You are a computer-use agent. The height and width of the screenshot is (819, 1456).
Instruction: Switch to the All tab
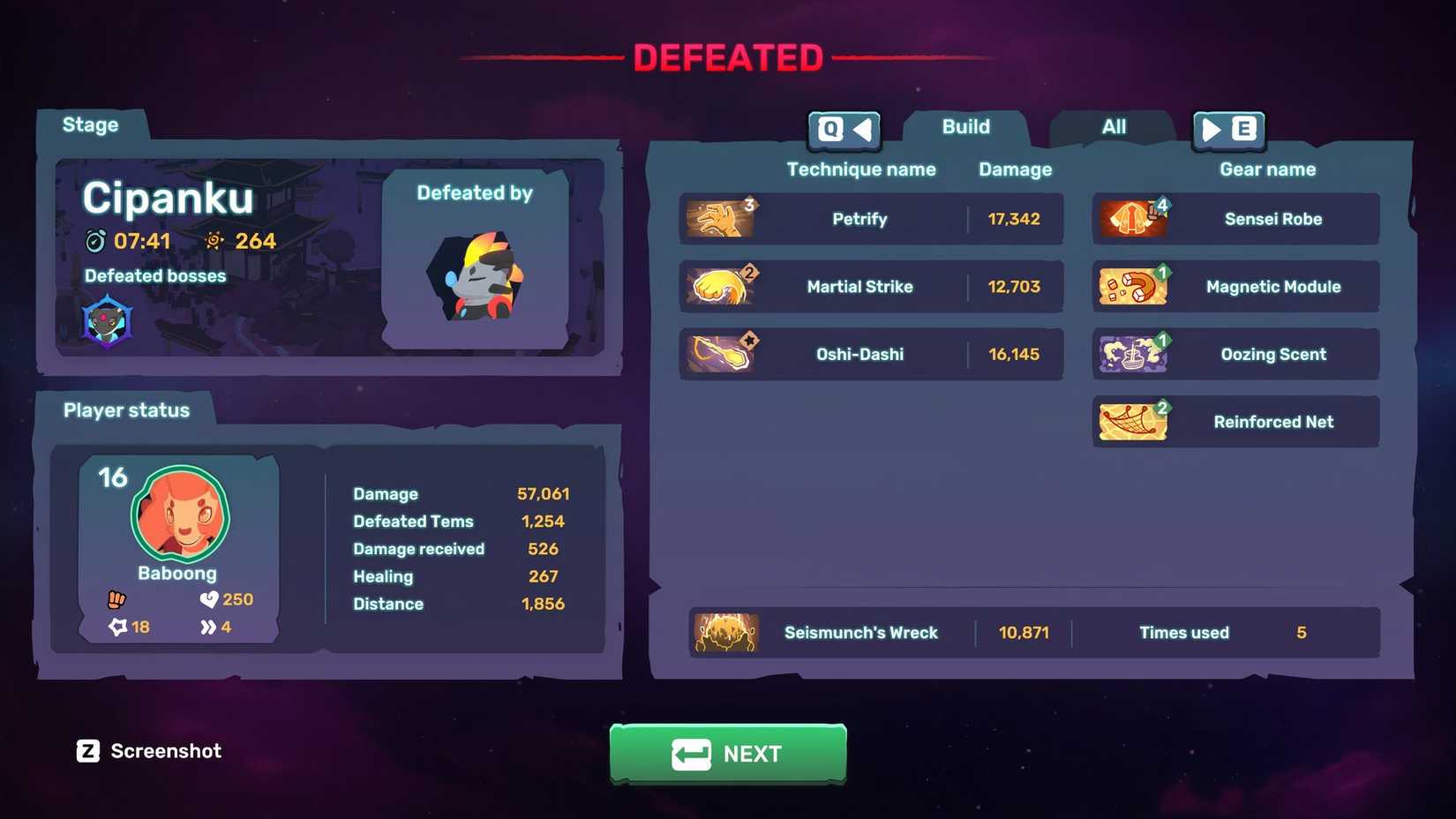coord(1112,127)
